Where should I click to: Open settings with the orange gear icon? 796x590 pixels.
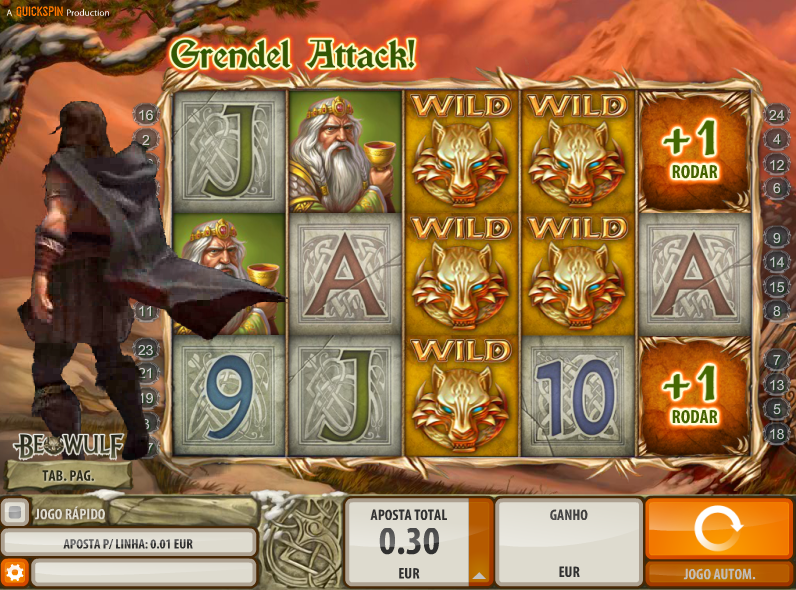[x=14, y=573]
